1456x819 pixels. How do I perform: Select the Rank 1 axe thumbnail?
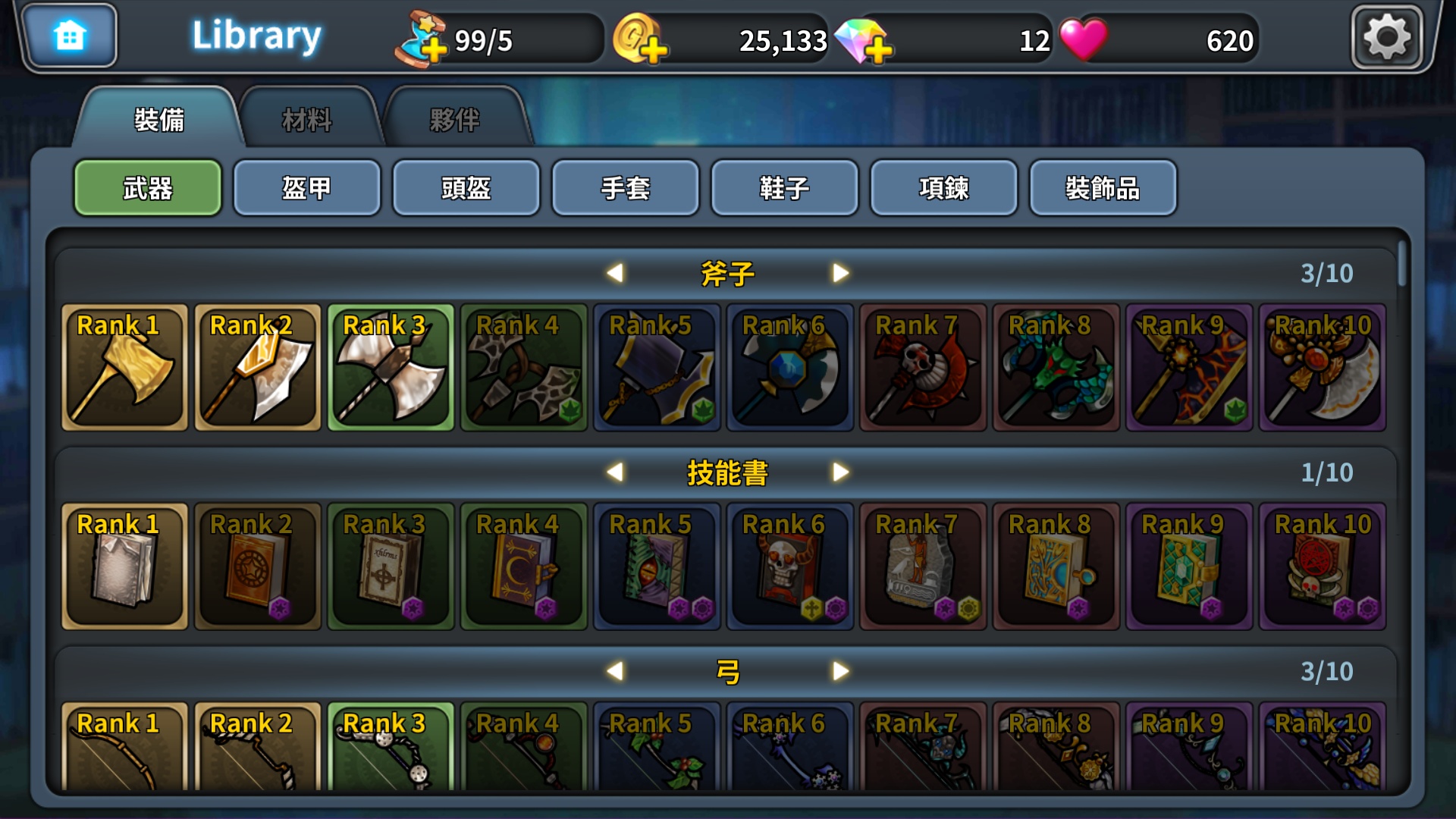124,368
